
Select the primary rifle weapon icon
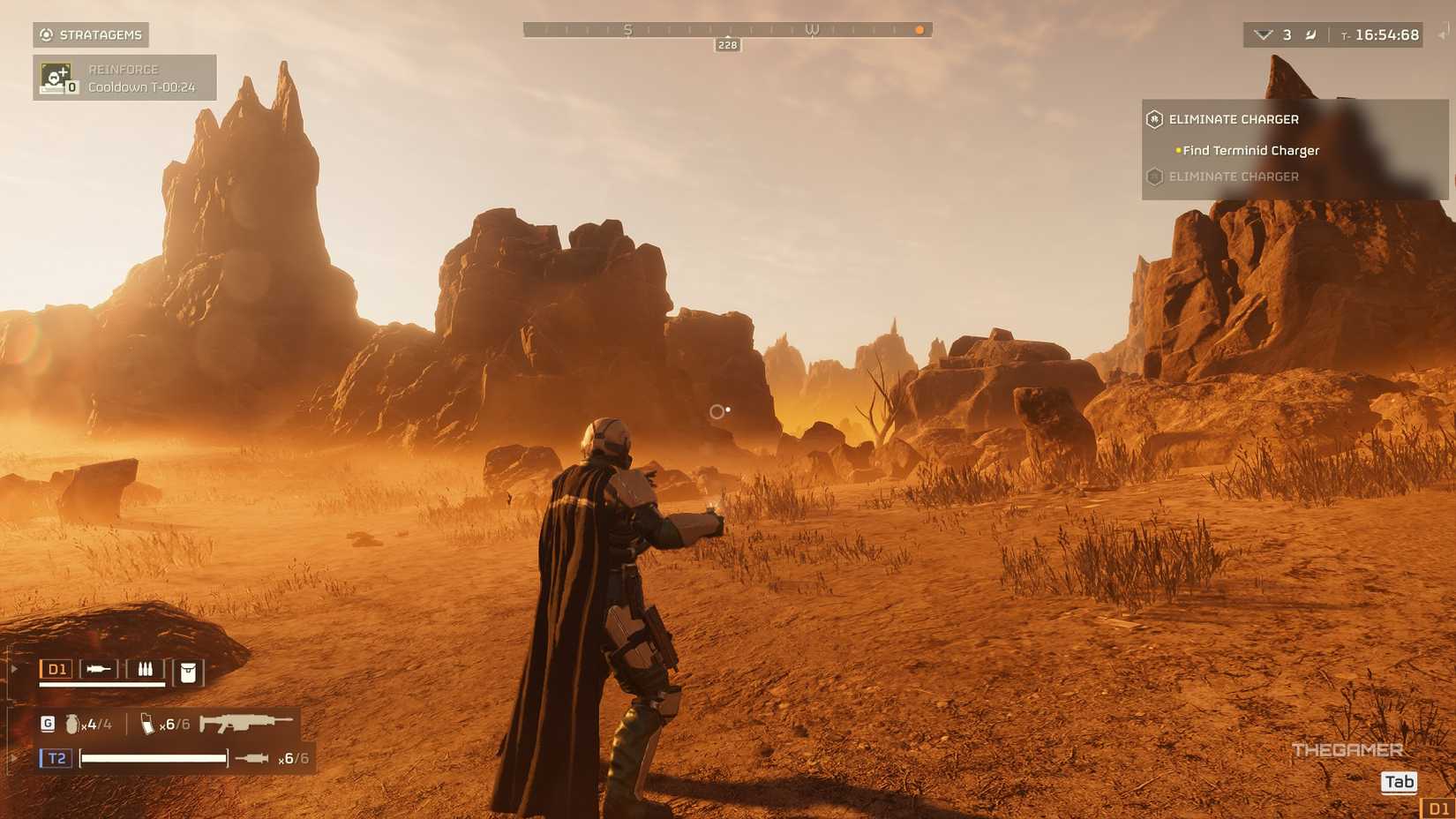pyautogui.click(x=245, y=724)
